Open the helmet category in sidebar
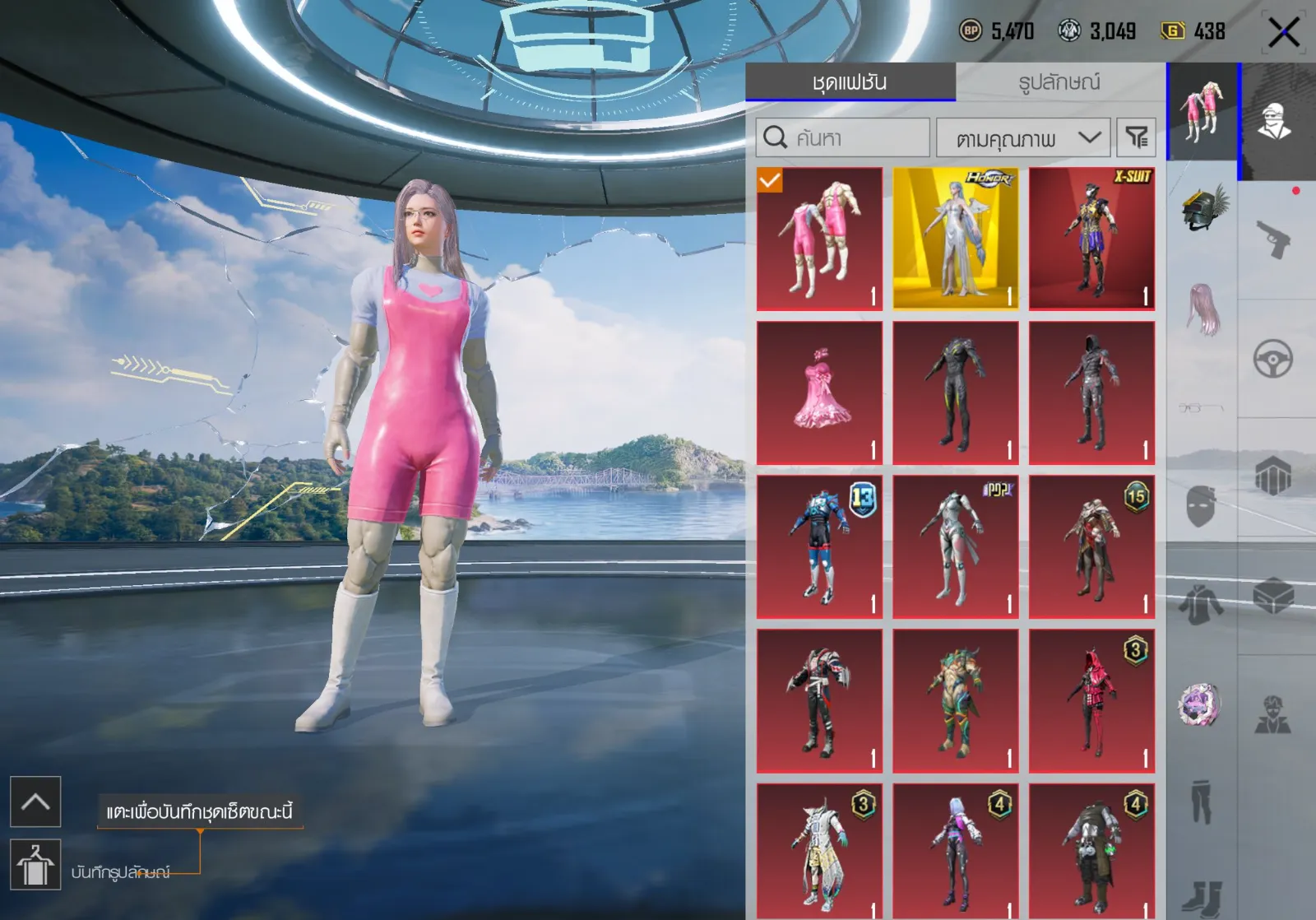The height and width of the screenshot is (920, 1316). coord(1202,207)
